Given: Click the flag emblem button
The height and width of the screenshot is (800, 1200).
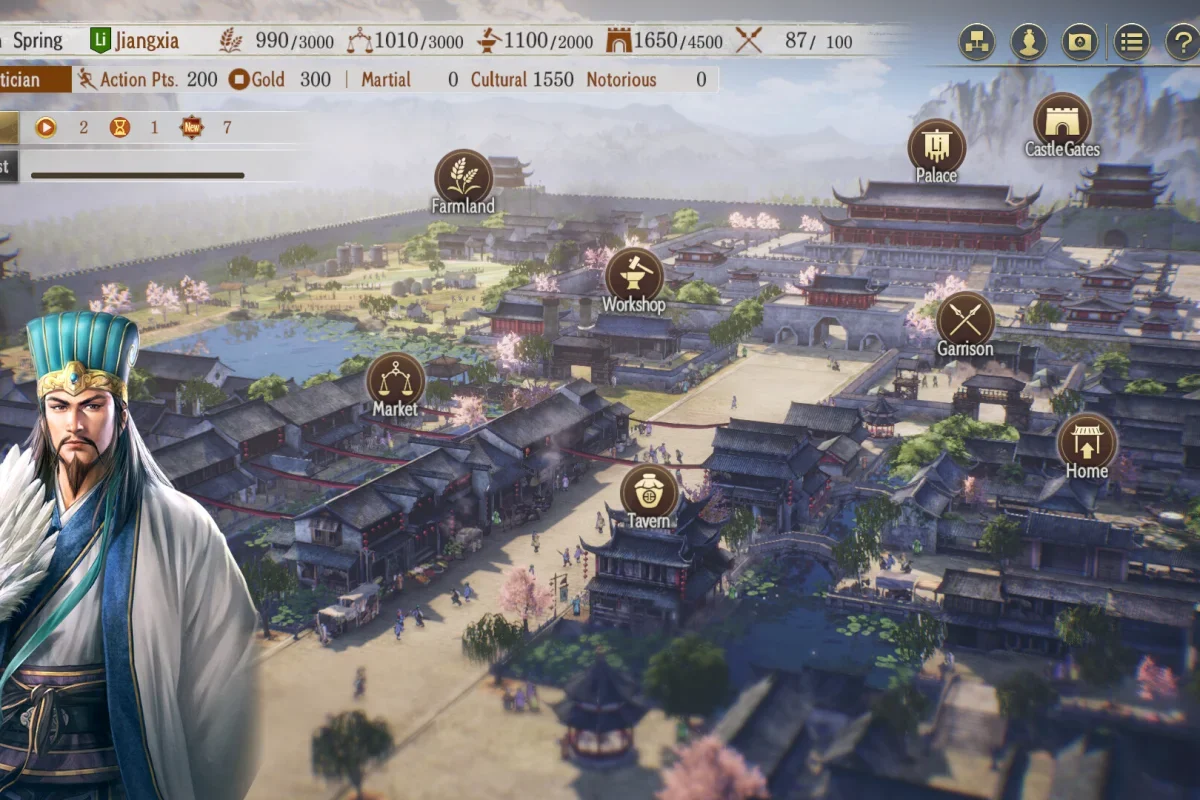Looking at the screenshot, I should tap(1080, 42).
